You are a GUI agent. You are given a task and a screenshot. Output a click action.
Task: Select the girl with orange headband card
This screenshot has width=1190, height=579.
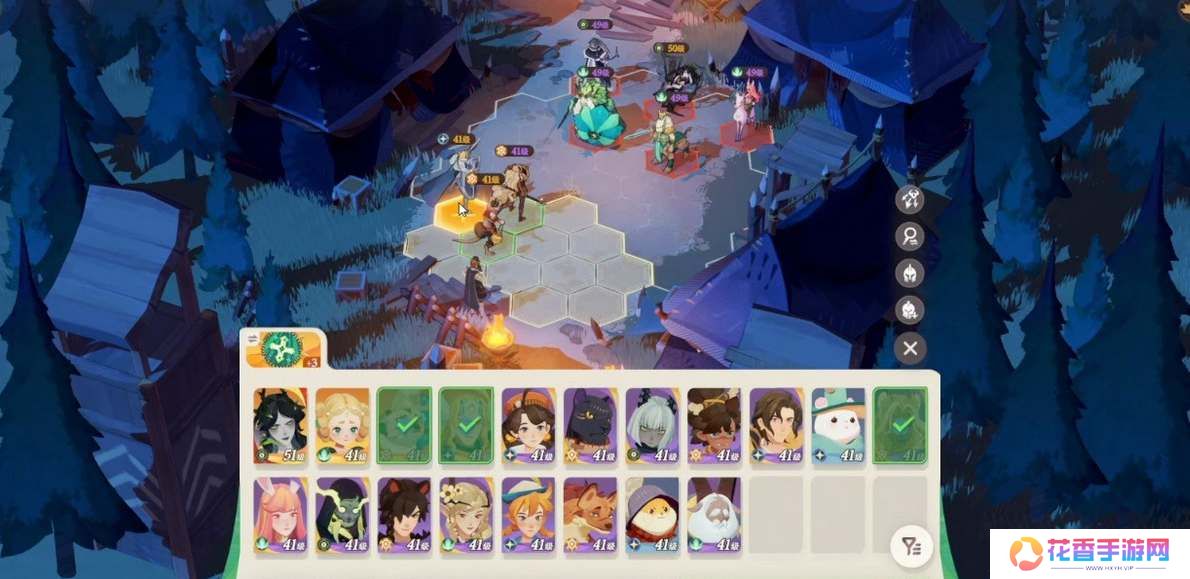[528, 426]
